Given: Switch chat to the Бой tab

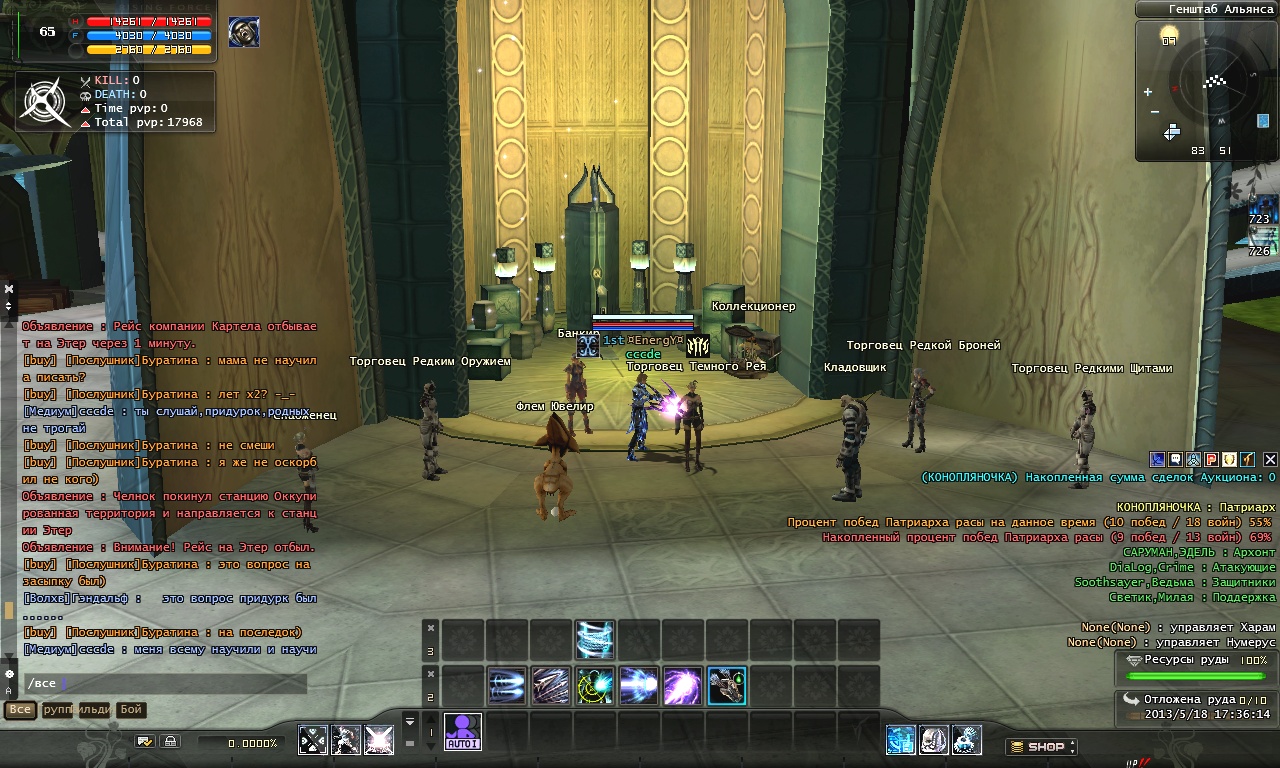Looking at the screenshot, I should pos(131,710).
